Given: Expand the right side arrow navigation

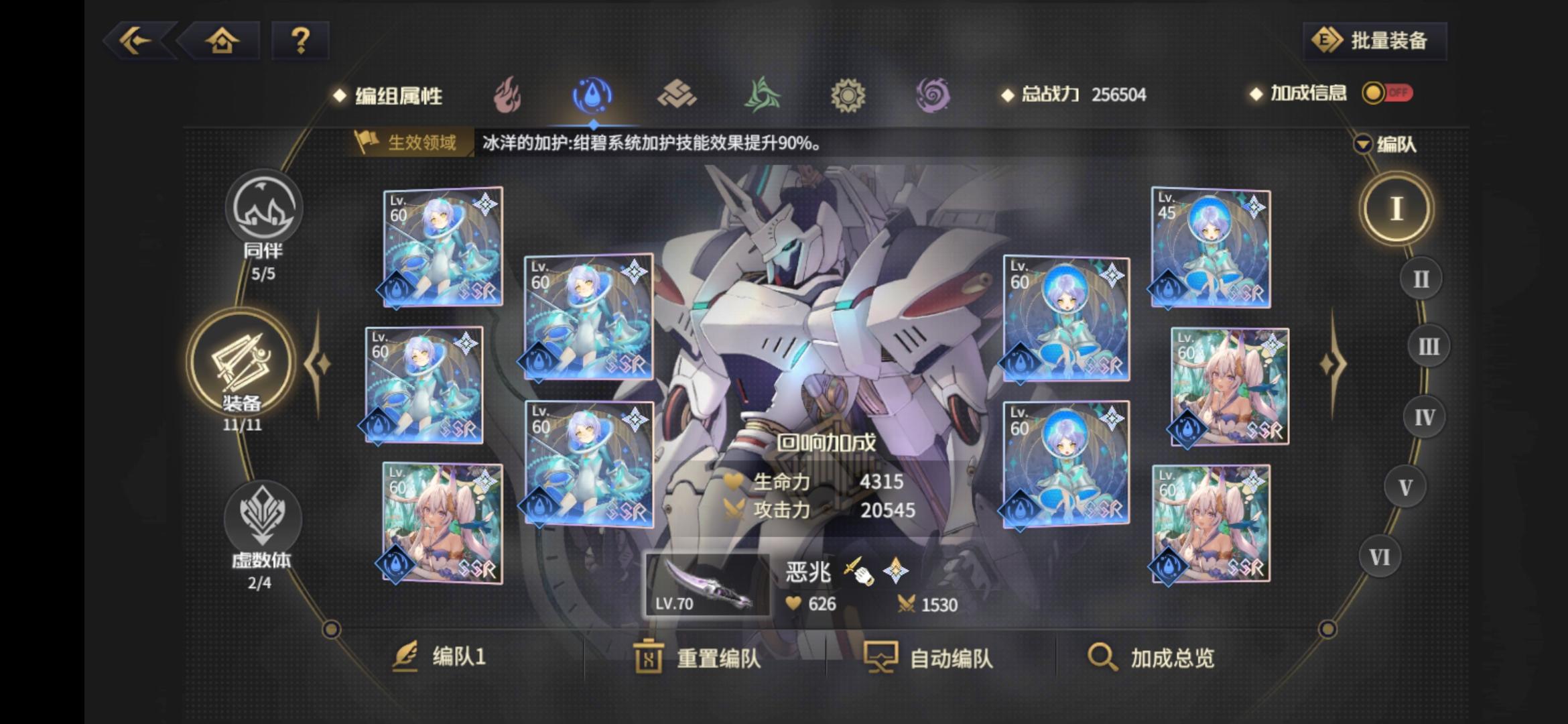Looking at the screenshot, I should click(x=1331, y=362).
